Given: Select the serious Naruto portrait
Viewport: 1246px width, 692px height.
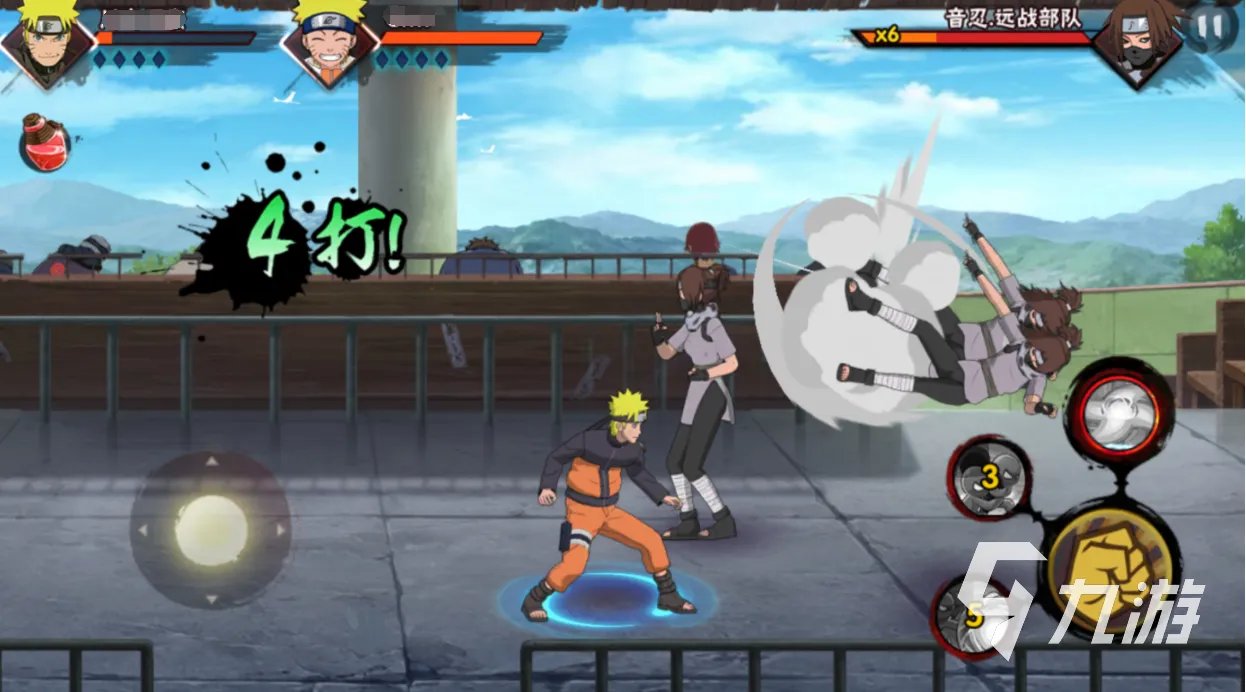Looking at the screenshot, I should point(46,40).
